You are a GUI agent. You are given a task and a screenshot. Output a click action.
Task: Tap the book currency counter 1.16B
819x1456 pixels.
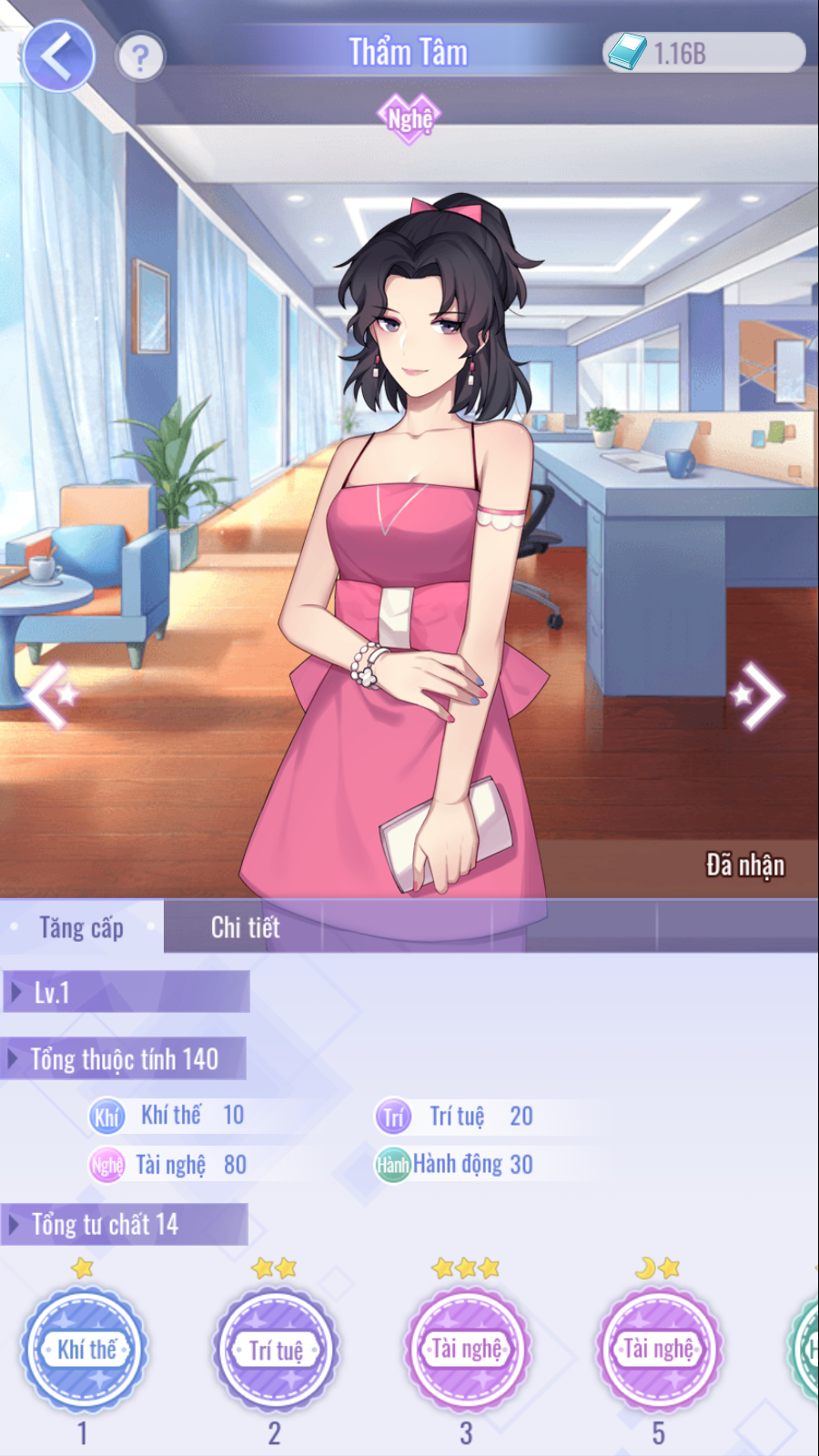click(x=703, y=53)
